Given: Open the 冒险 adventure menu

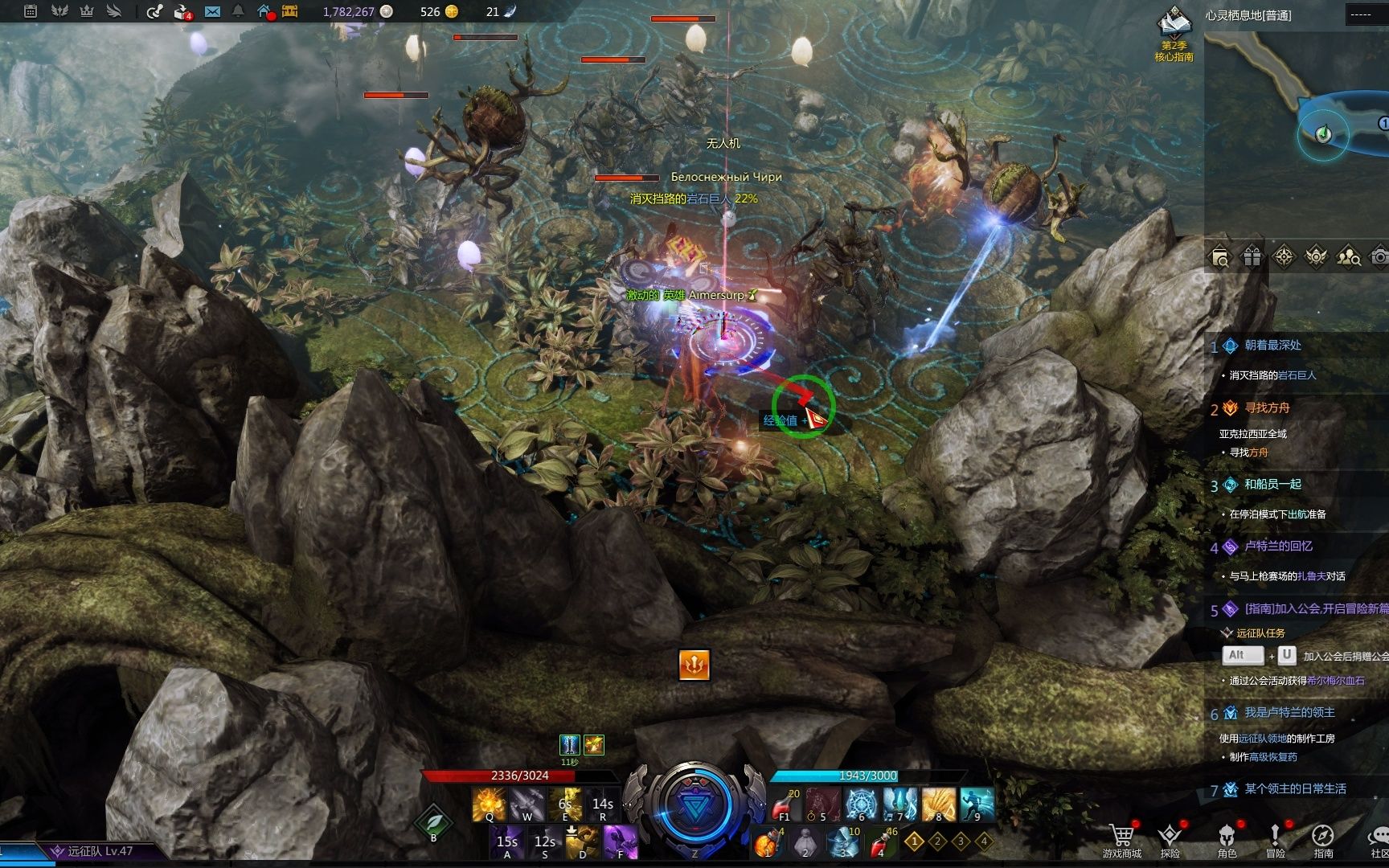Looking at the screenshot, I should 1275,840.
